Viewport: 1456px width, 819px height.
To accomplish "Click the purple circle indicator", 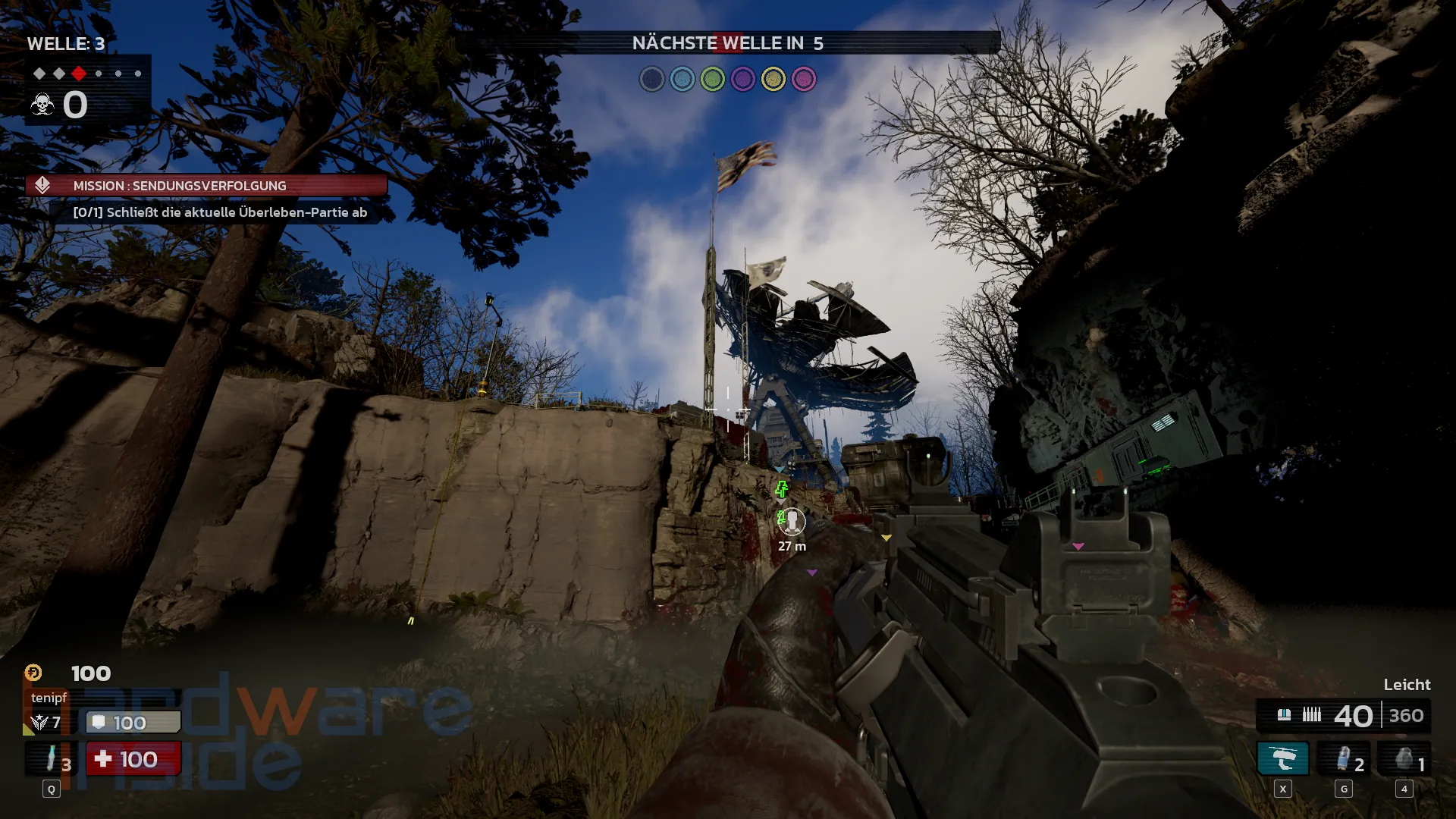I will point(743,79).
